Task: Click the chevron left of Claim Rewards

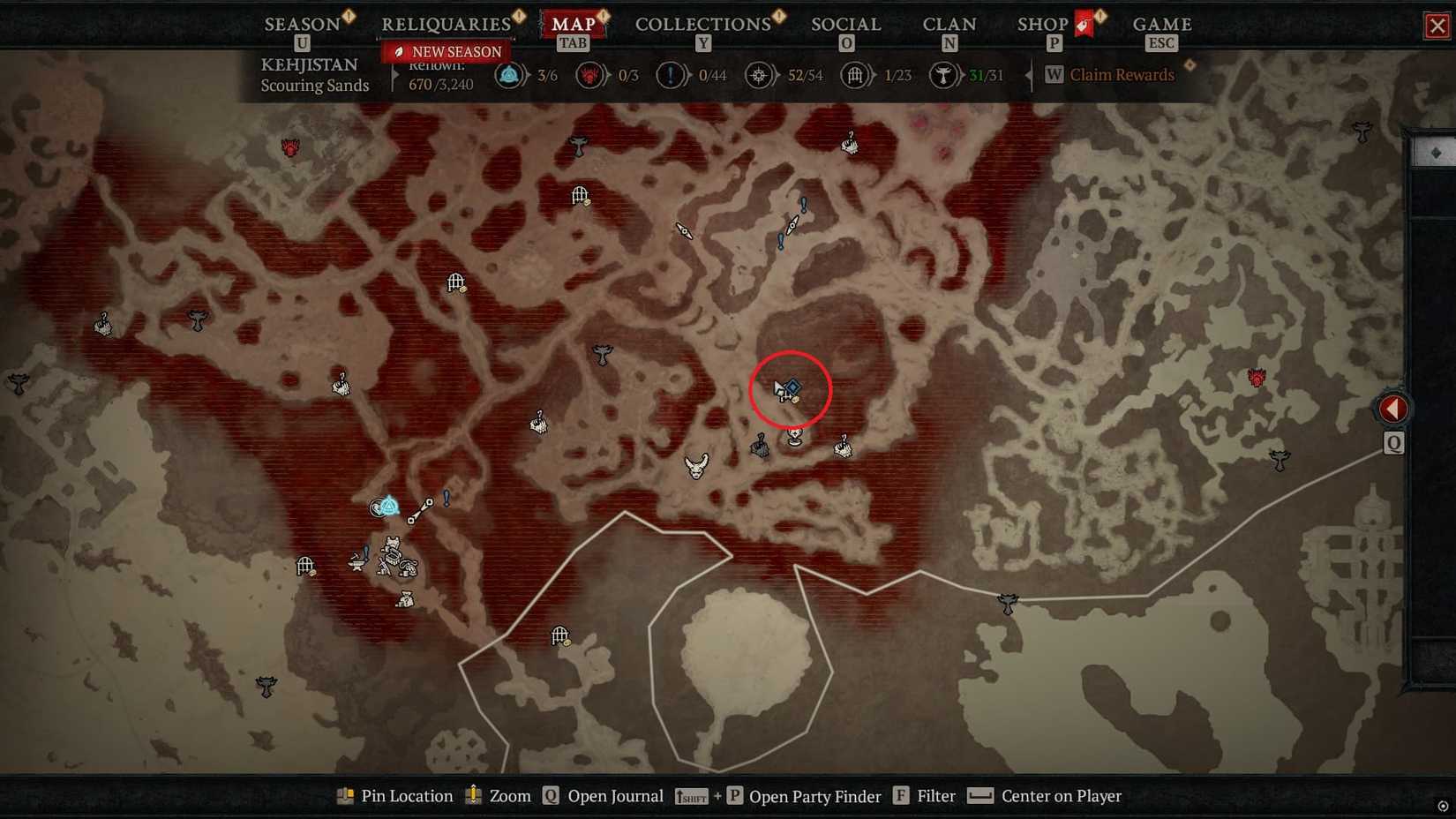Action: pos(1029,76)
